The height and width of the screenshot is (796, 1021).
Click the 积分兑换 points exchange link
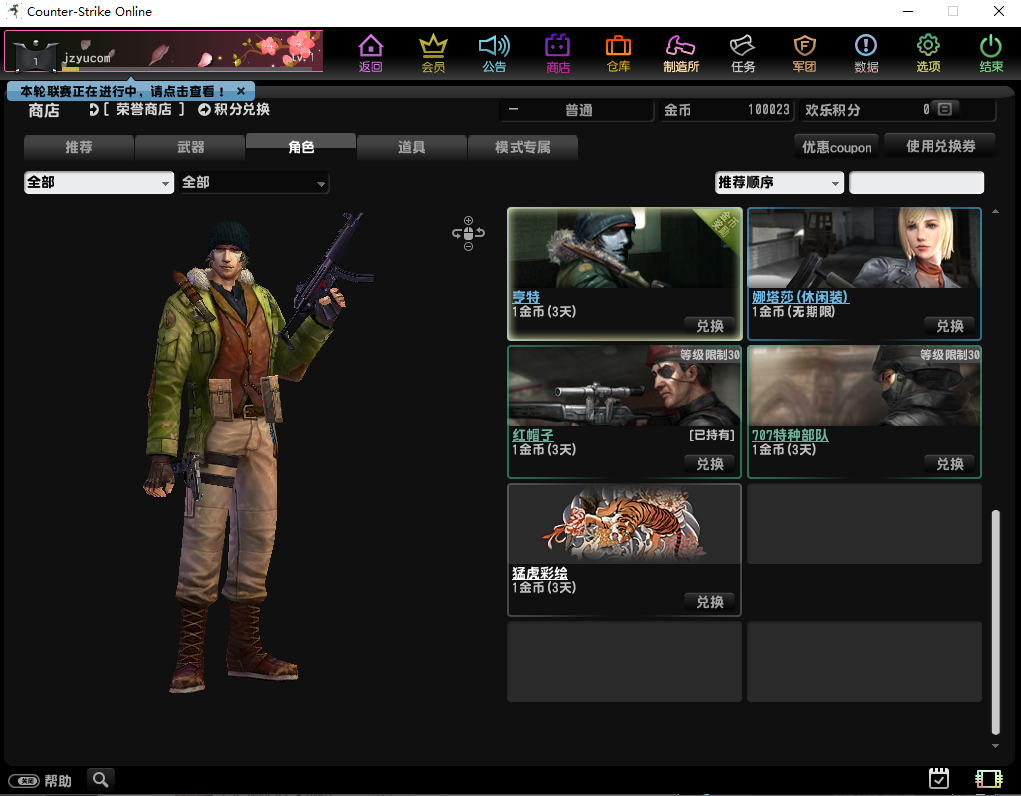(234, 110)
